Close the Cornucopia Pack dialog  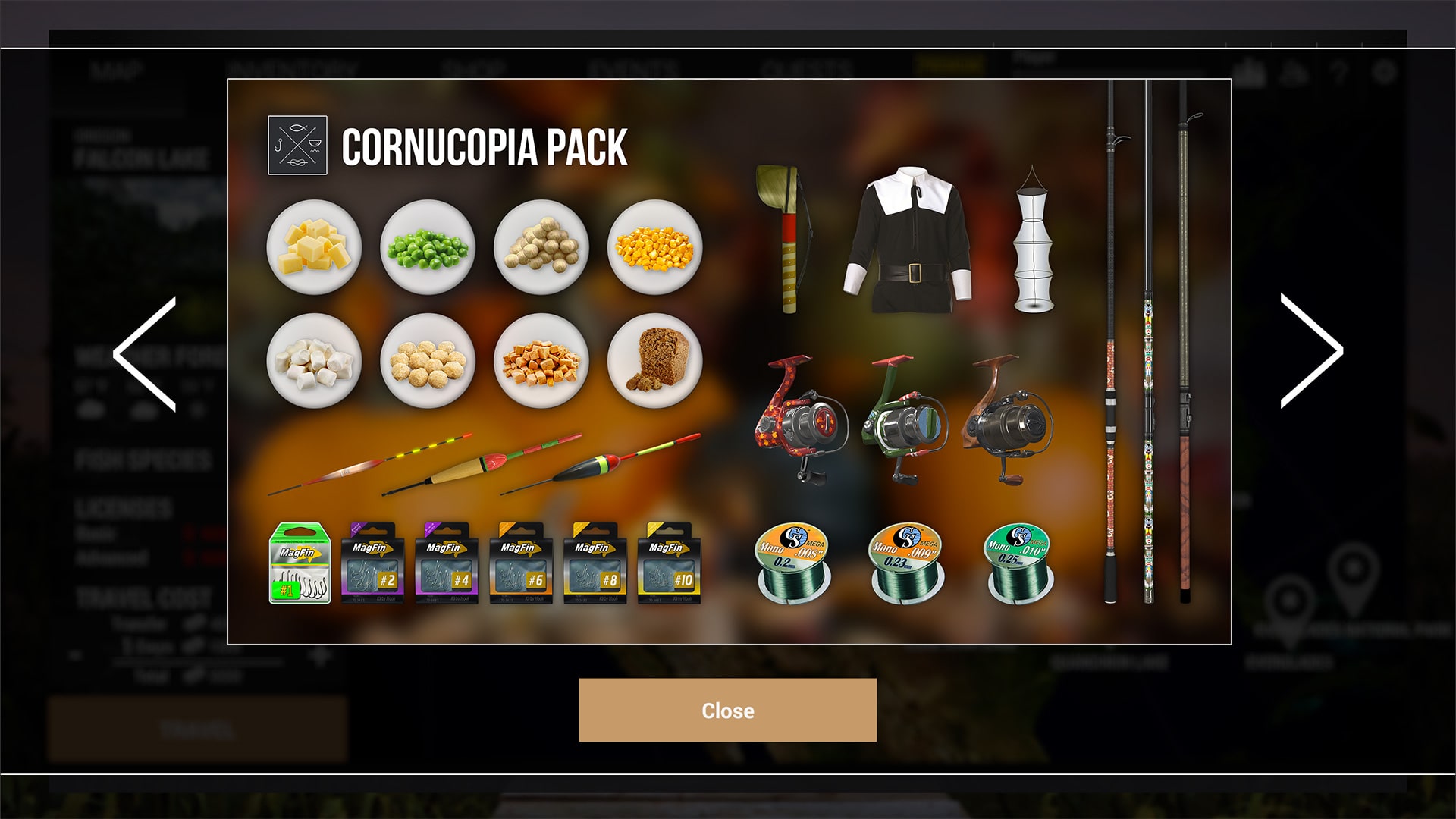[x=727, y=711]
